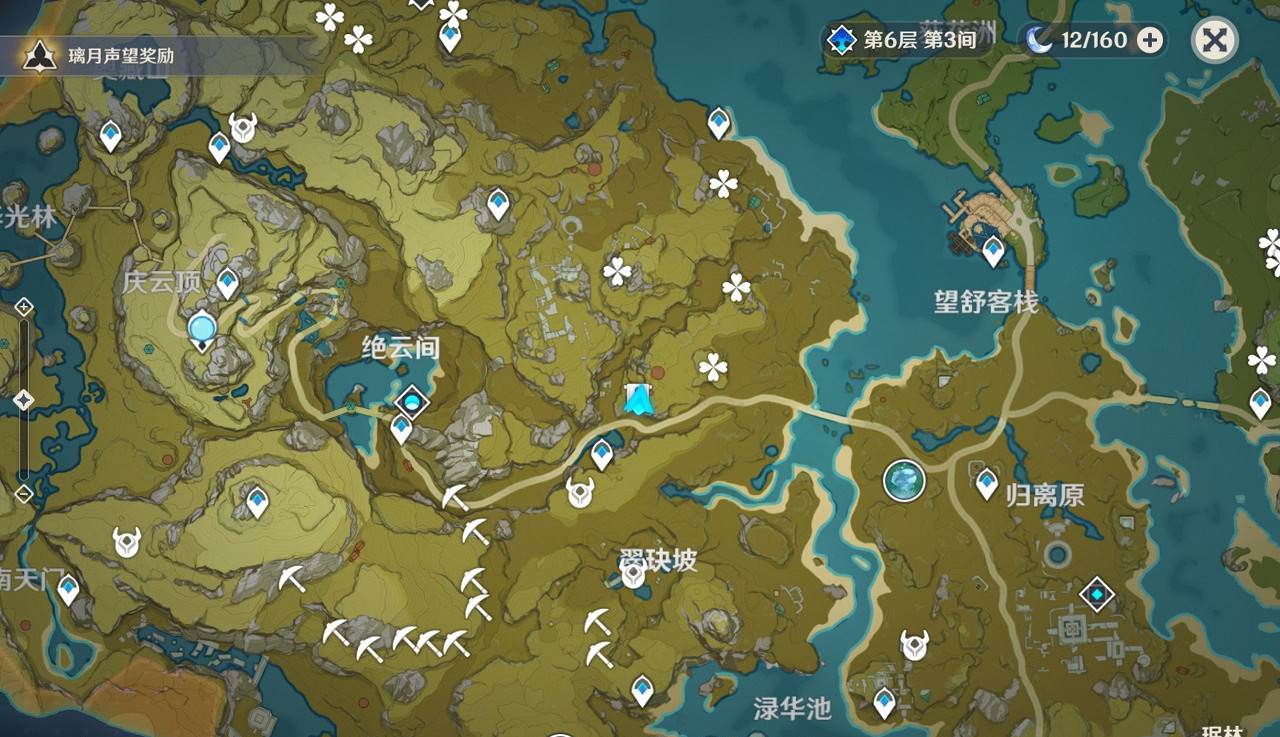
Task: Select the teleport waypoint north of 庆云顶
Action: (218, 145)
